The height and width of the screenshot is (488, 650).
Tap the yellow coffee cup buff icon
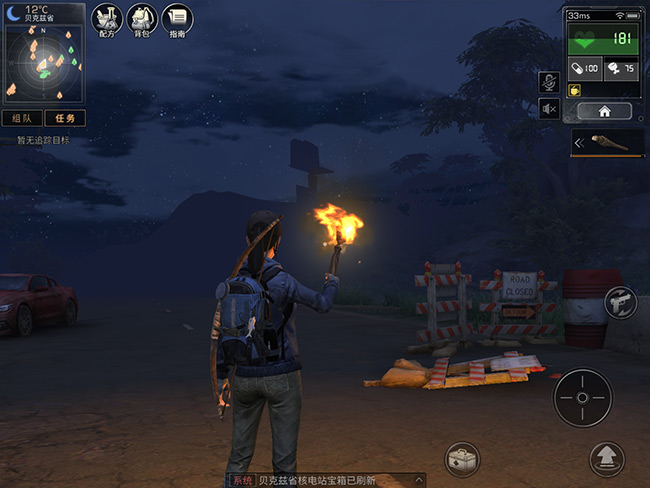point(576,90)
